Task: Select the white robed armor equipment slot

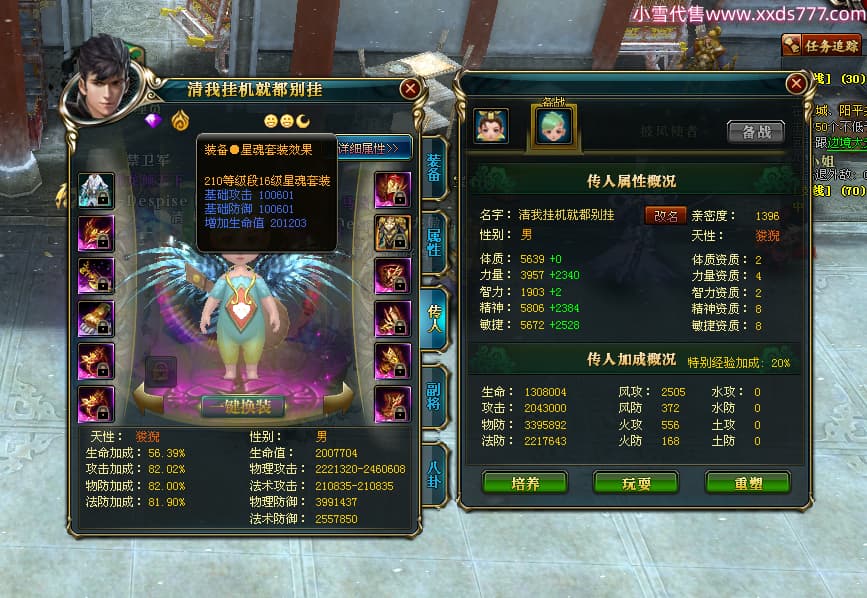Action: [x=96, y=190]
